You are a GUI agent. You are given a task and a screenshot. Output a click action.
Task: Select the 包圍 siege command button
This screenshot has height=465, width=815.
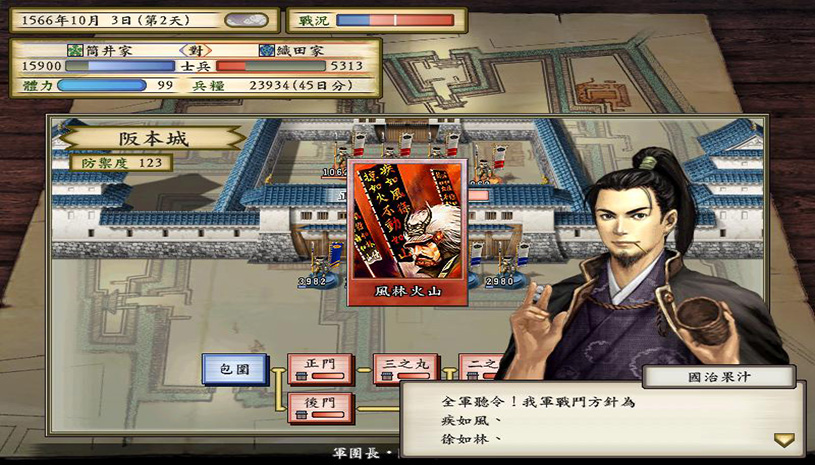click(234, 370)
